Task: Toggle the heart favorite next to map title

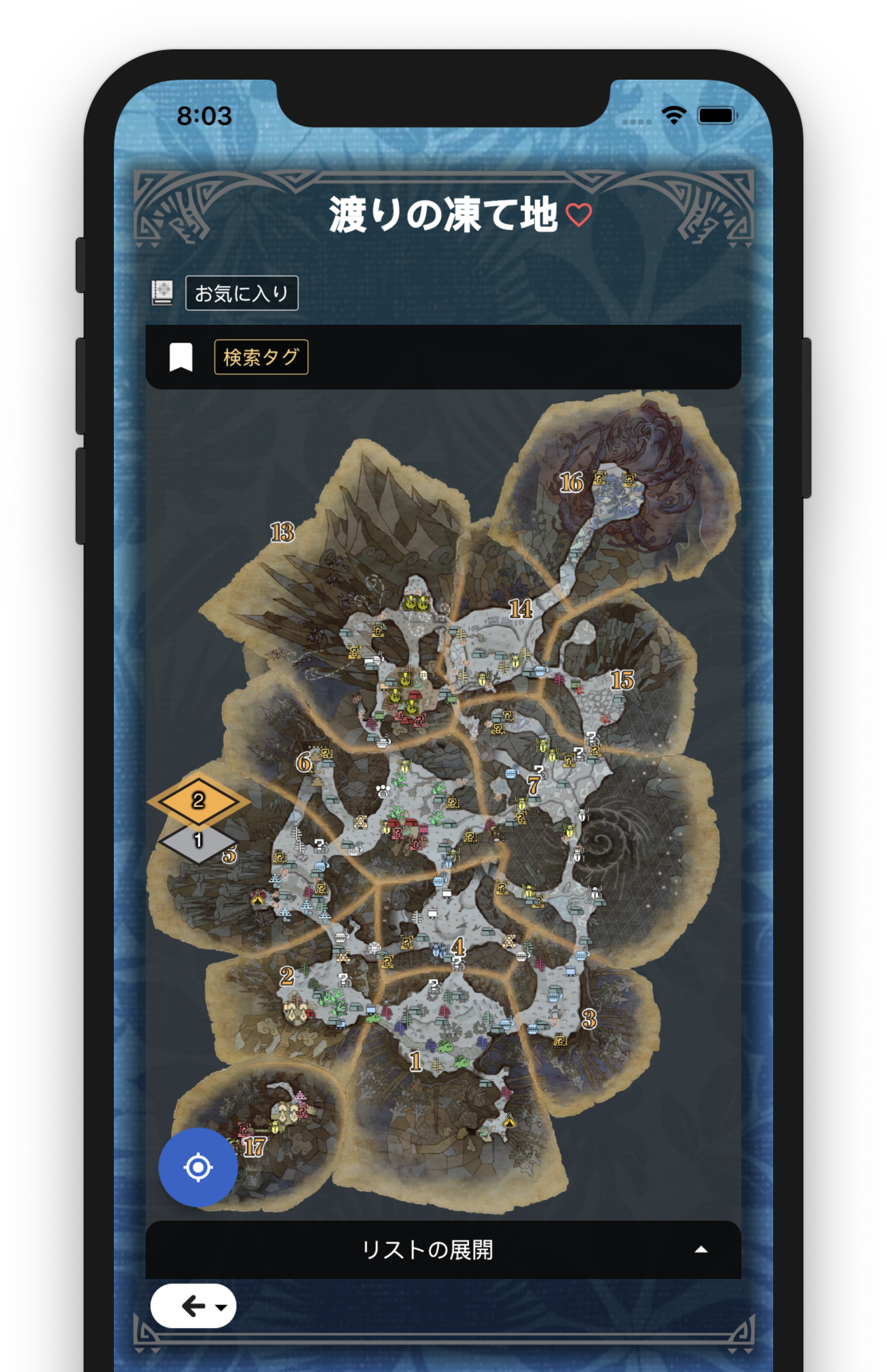Action: 579,215
